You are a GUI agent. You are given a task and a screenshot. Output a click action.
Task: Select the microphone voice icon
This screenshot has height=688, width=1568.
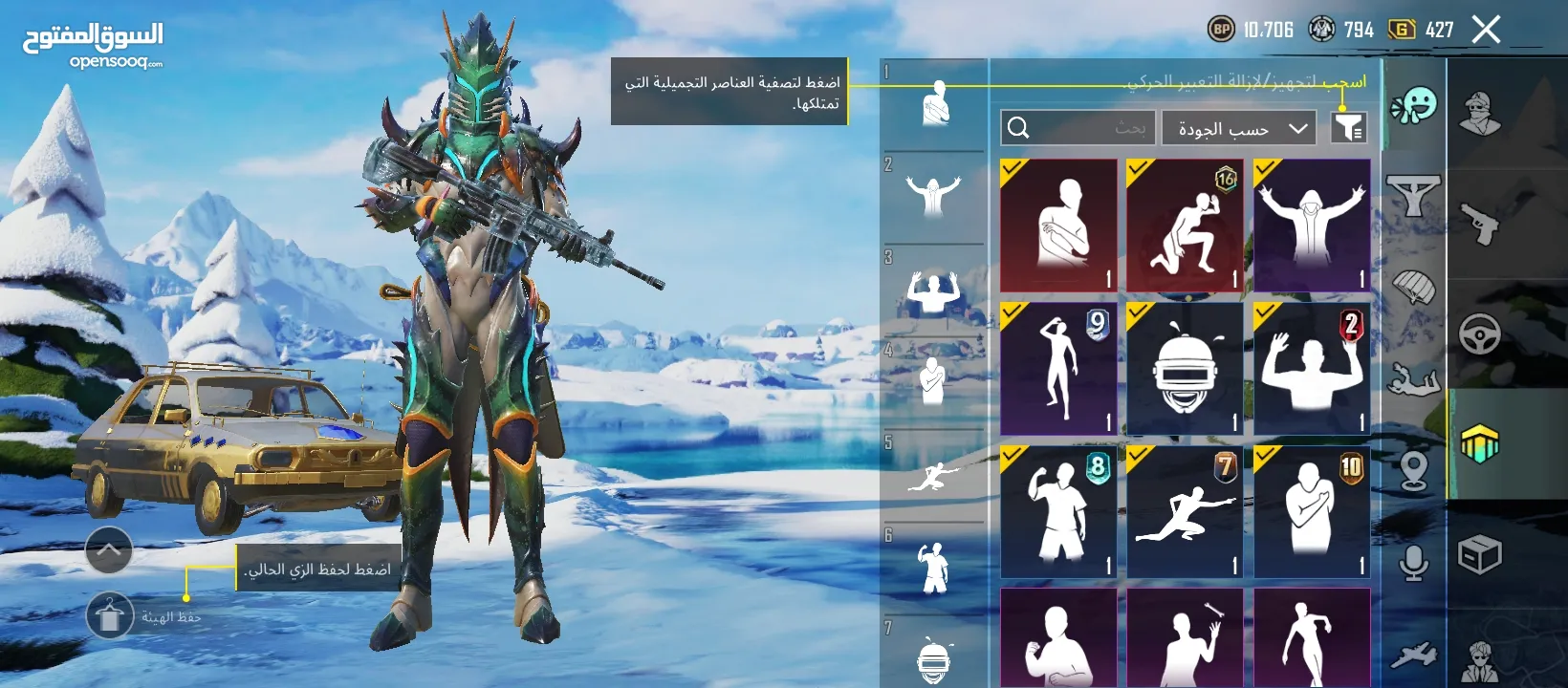(x=1413, y=566)
